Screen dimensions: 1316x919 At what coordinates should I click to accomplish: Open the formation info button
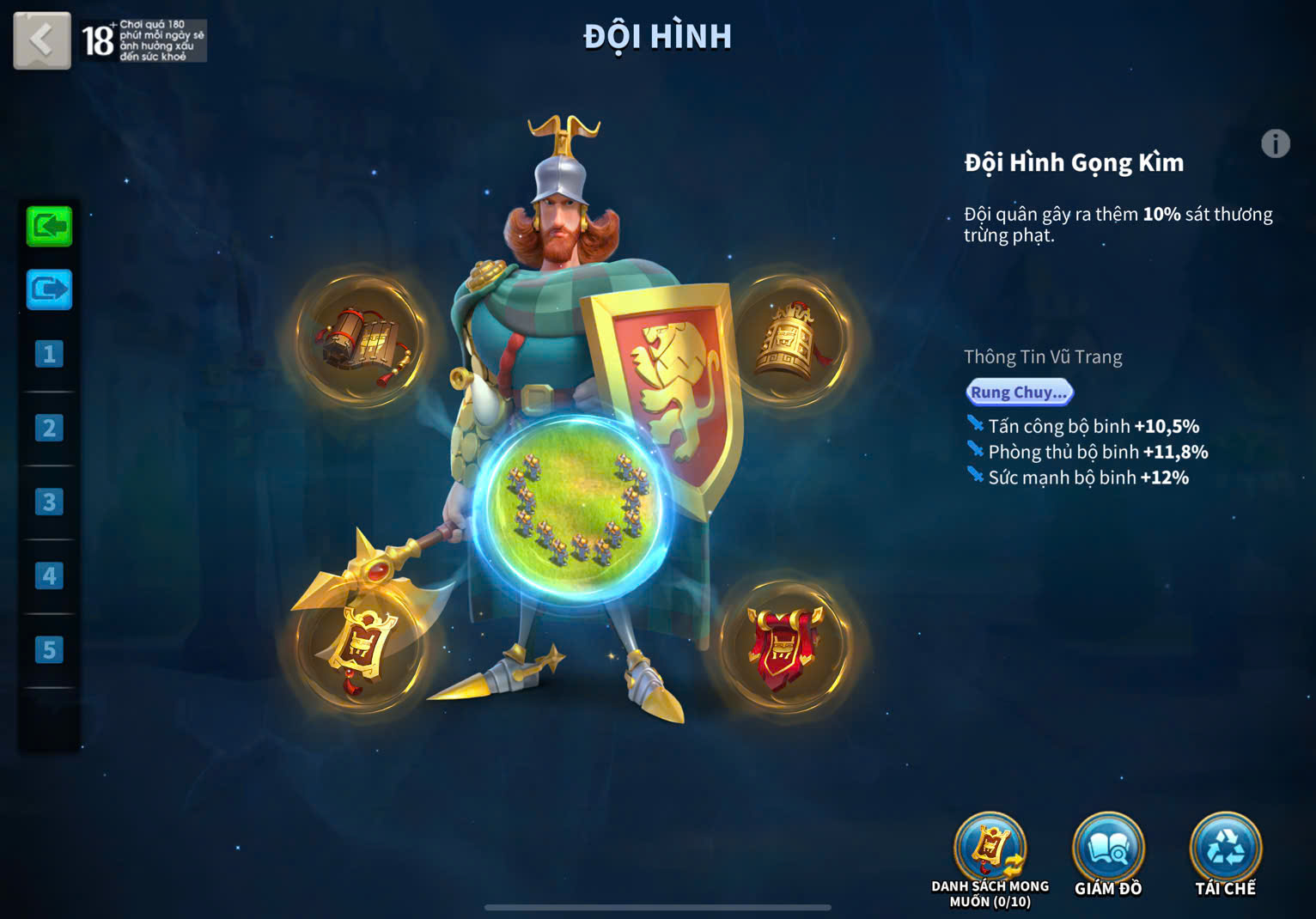tap(1275, 143)
